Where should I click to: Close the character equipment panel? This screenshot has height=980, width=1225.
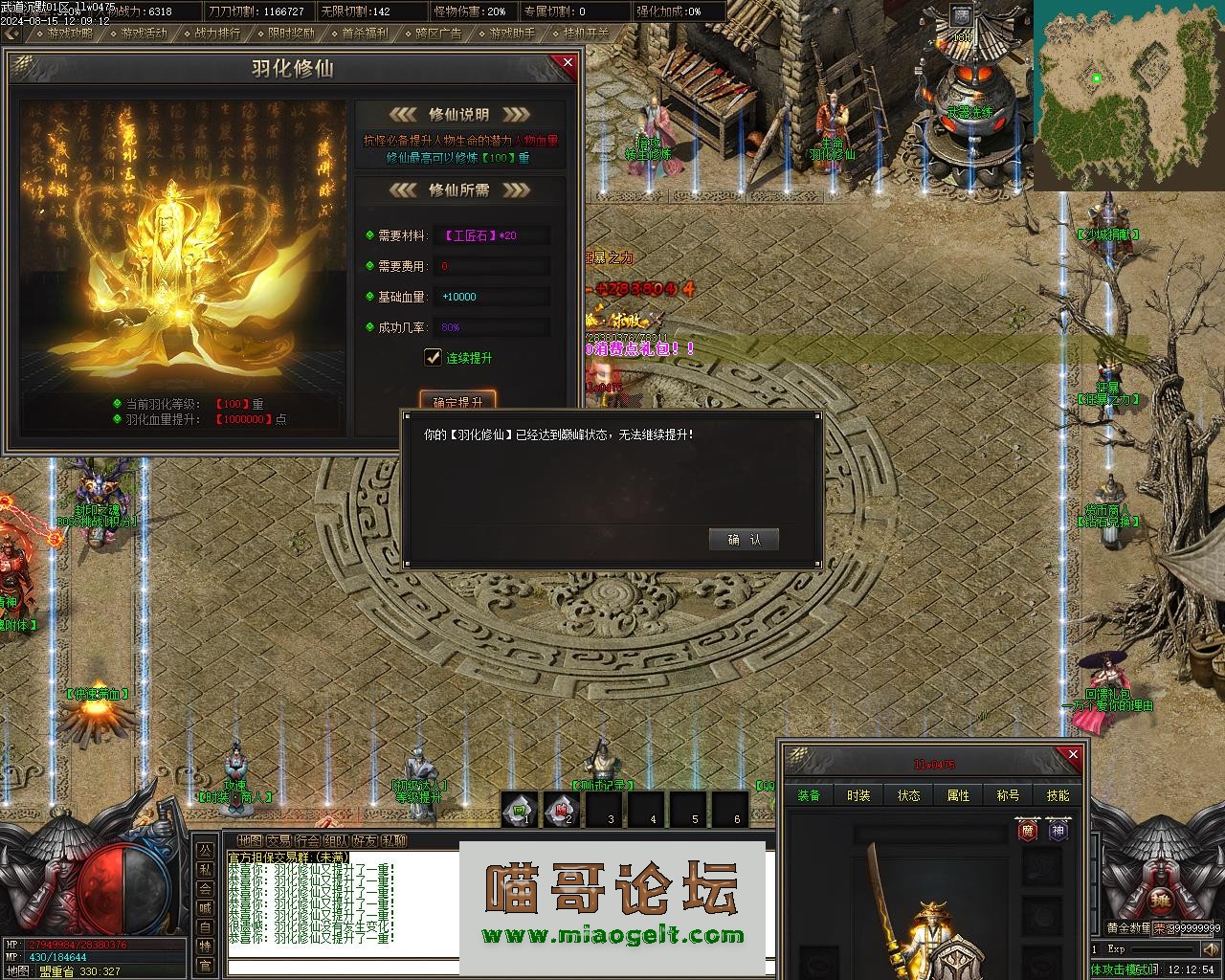pyautogui.click(x=1073, y=755)
